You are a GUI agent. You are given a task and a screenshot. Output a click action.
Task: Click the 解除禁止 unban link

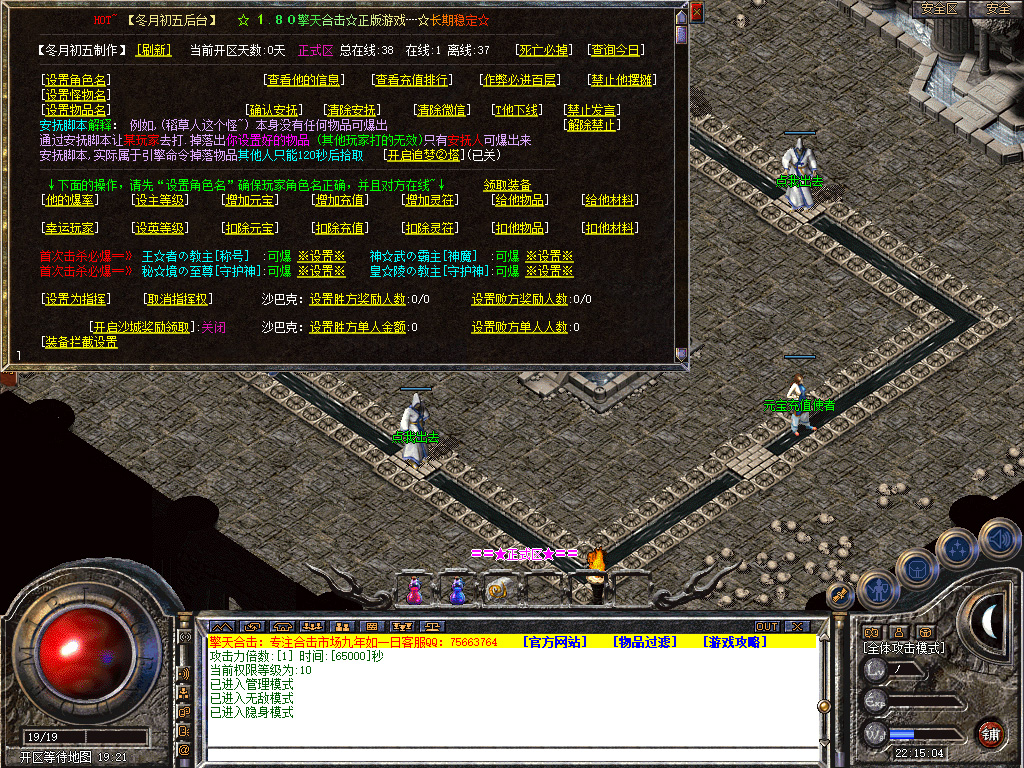(592, 125)
